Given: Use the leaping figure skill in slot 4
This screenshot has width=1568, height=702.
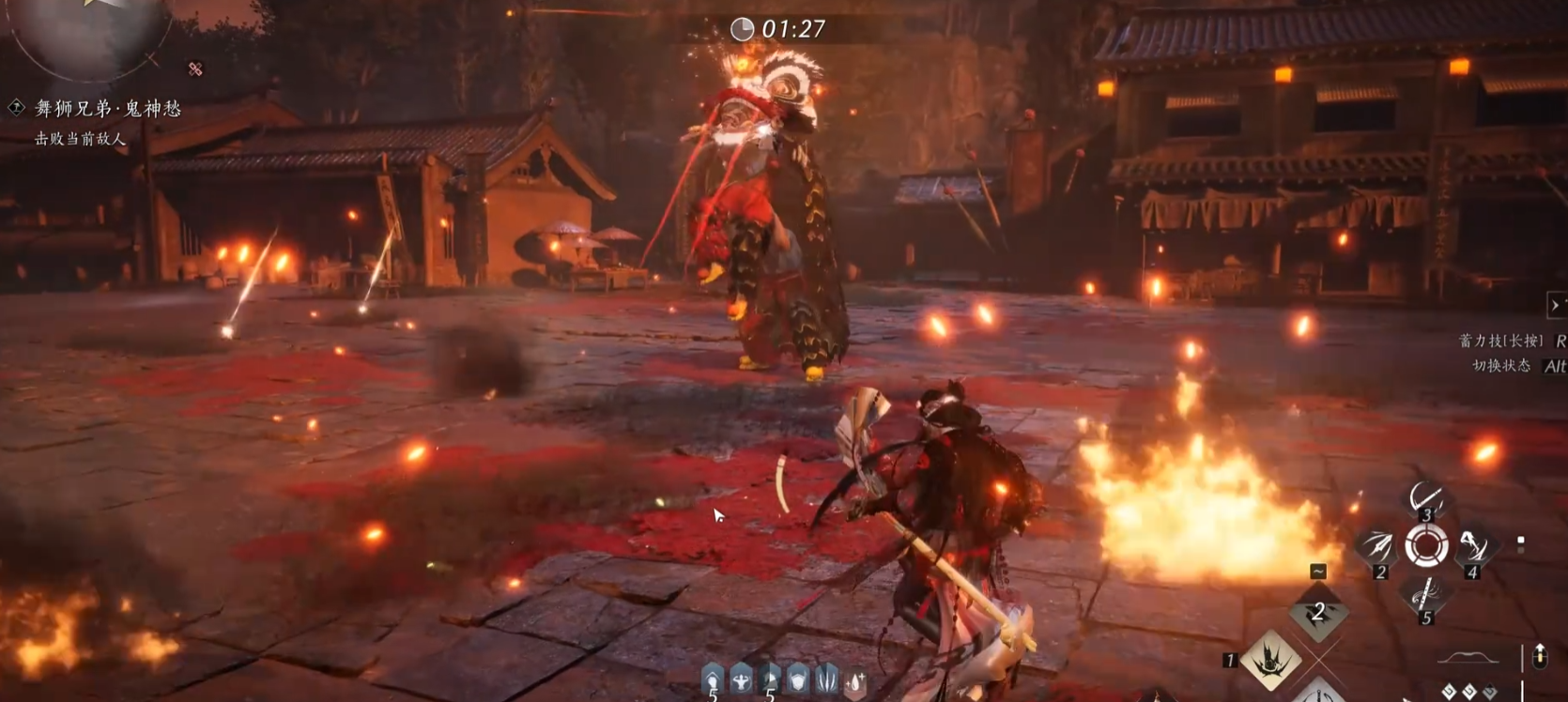Looking at the screenshot, I should tap(1473, 547).
